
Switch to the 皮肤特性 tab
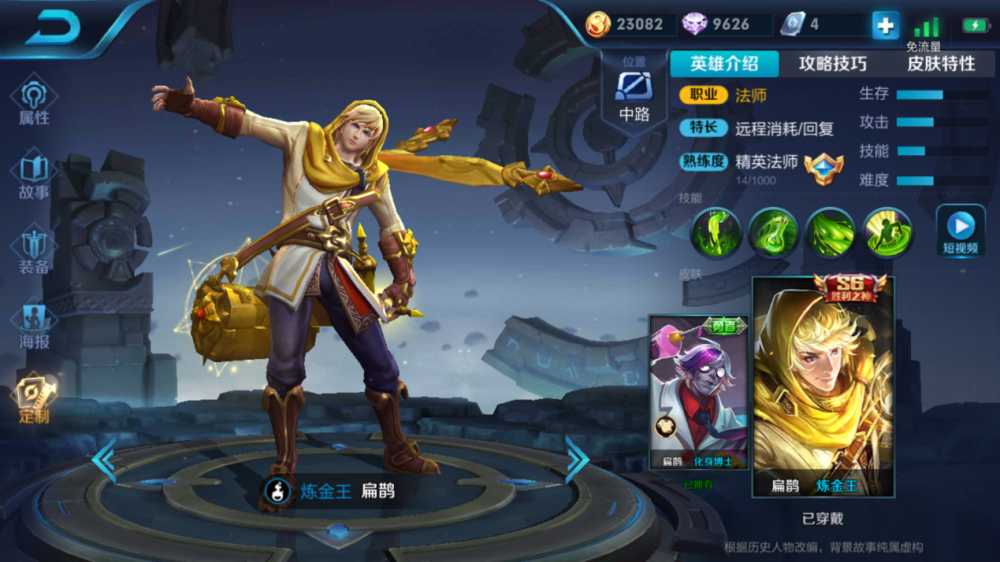pos(940,64)
